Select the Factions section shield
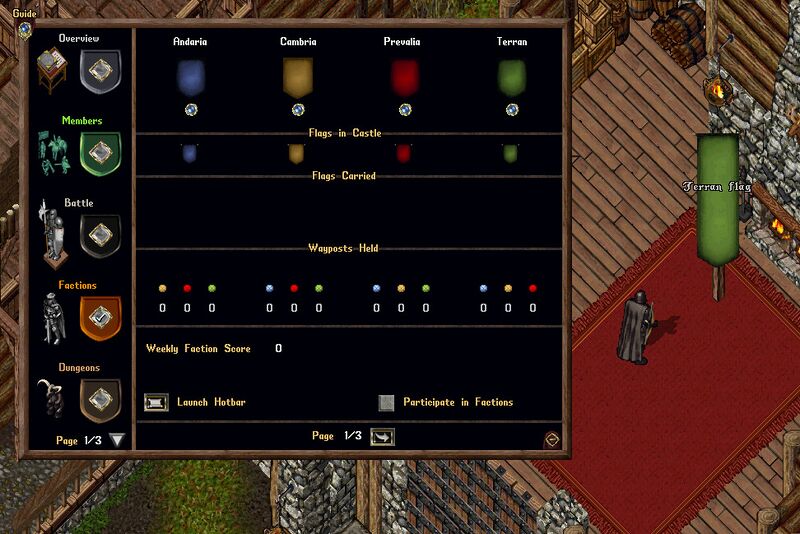This screenshot has width=800, height=534. point(100,316)
